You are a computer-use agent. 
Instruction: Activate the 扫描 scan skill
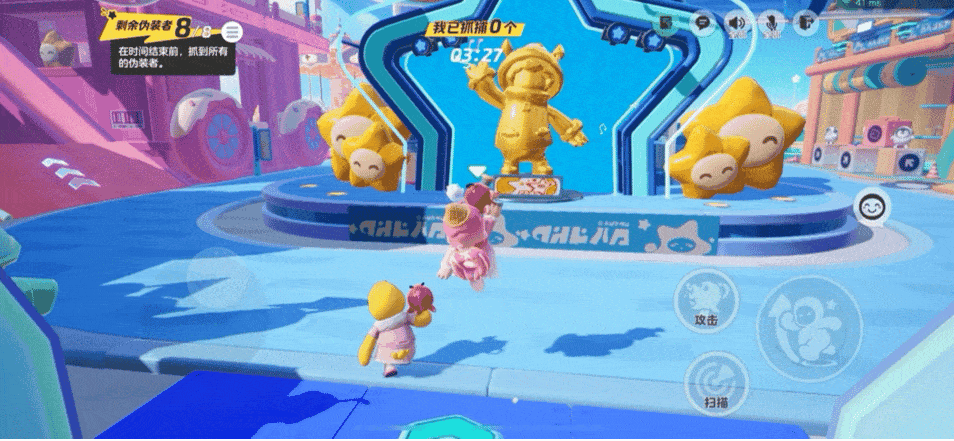click(716, 381)
